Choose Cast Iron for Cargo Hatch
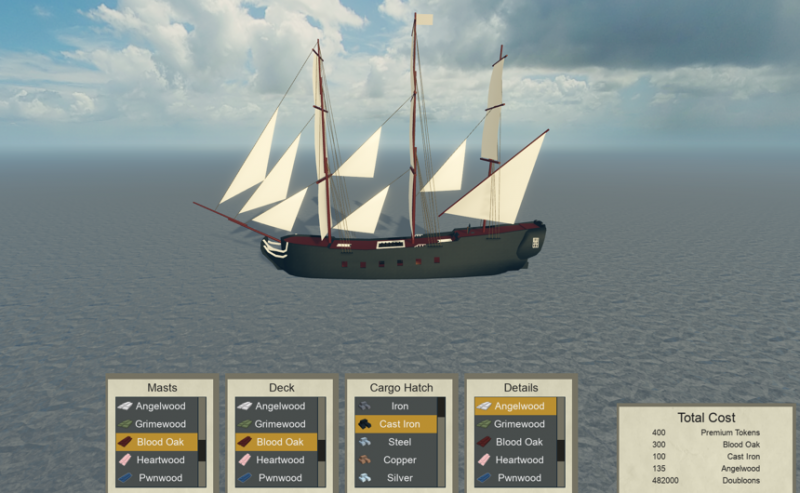 (x=396, y=424)
